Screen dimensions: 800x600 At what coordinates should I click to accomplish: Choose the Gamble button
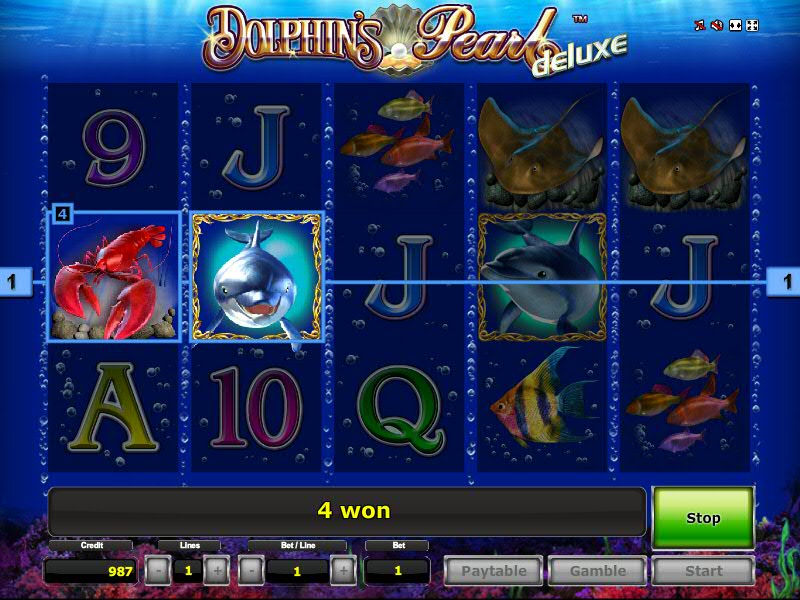[597, 571]
